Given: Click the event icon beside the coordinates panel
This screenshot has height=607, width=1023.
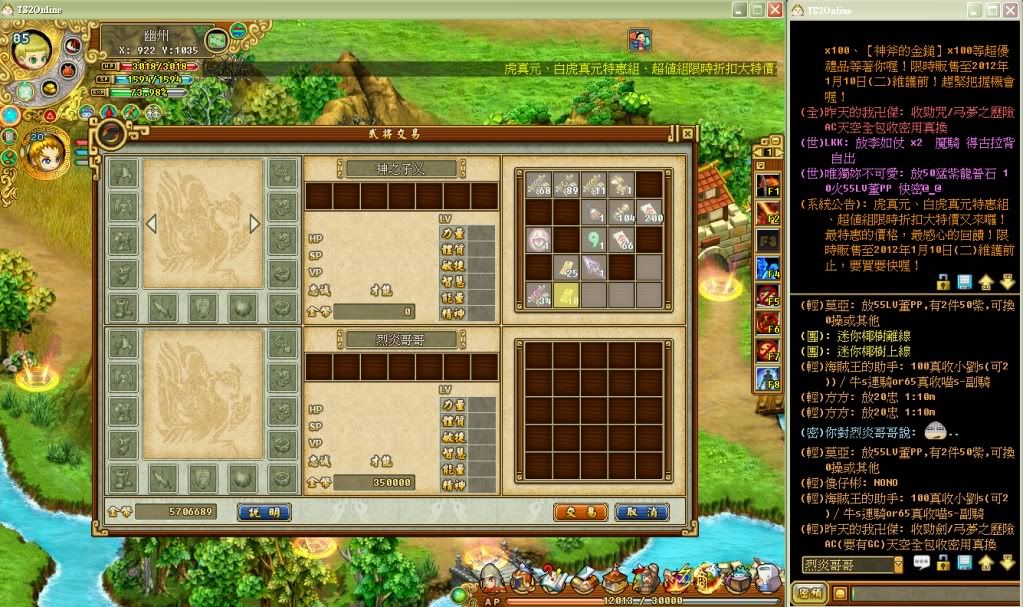Looking at the screenshot, I should click(639, 39).
